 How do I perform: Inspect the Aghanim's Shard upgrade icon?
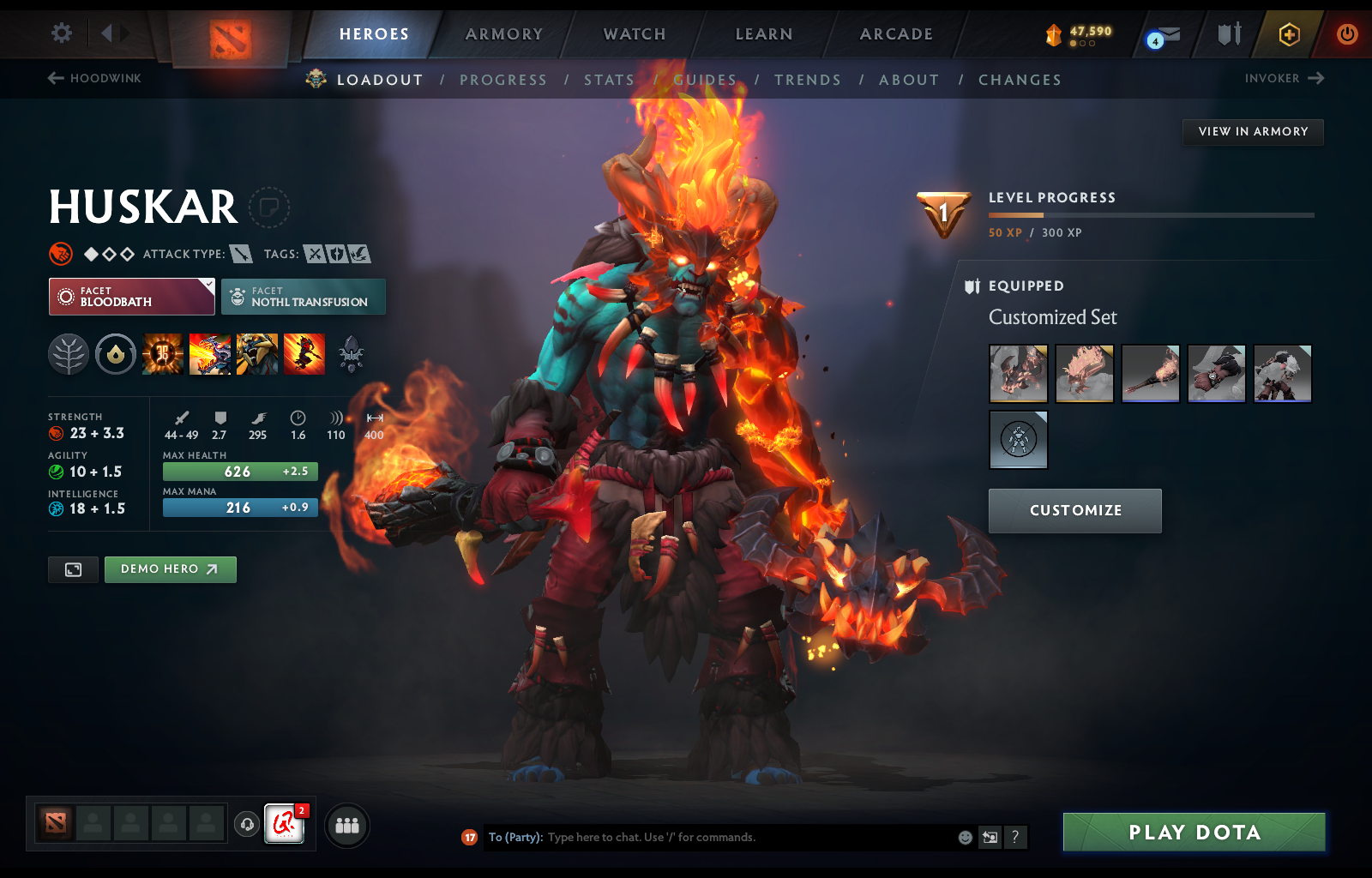(354, 353)
